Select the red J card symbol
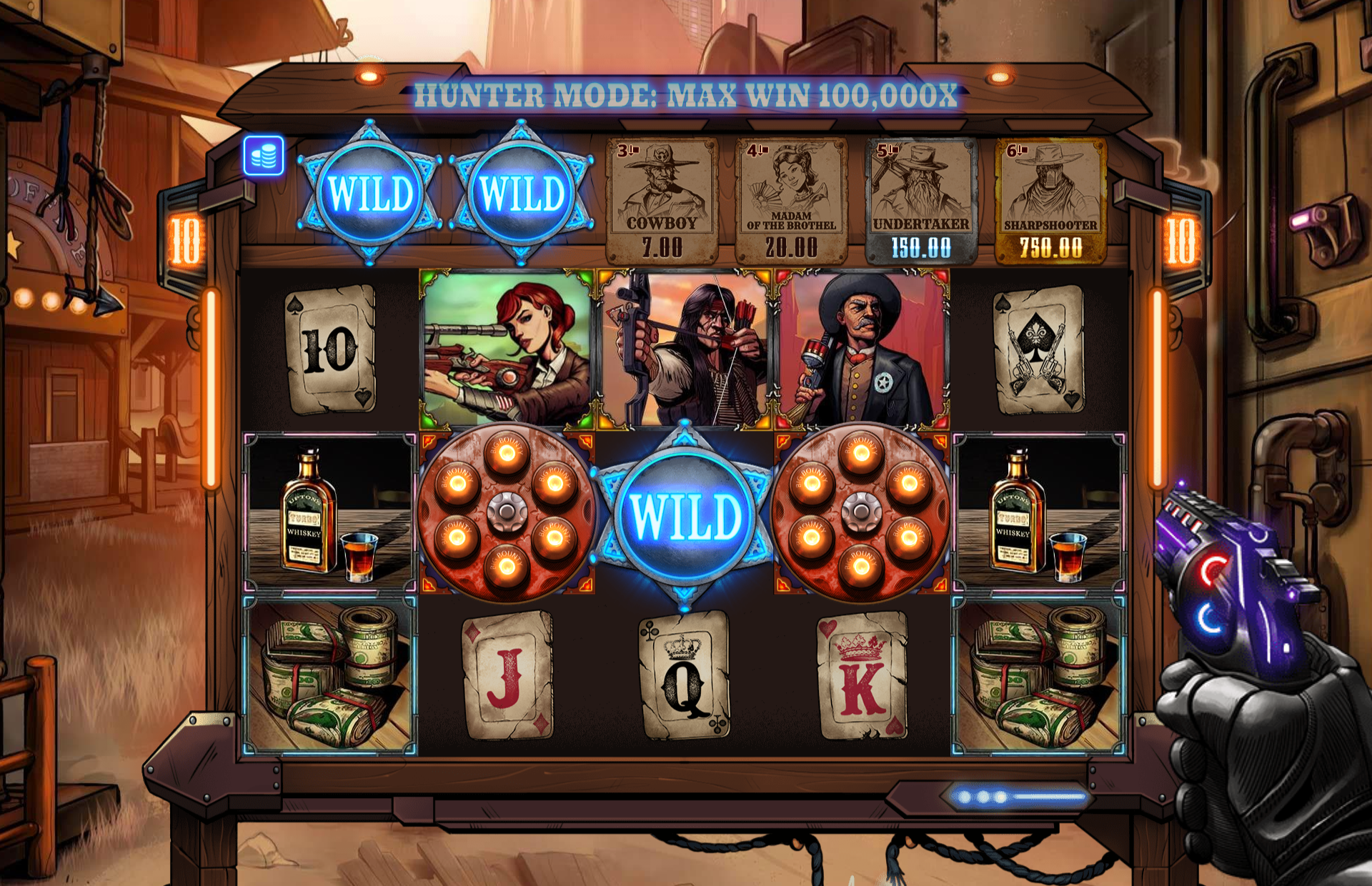This screenshot has height=886, width=1372. point(507,675)
